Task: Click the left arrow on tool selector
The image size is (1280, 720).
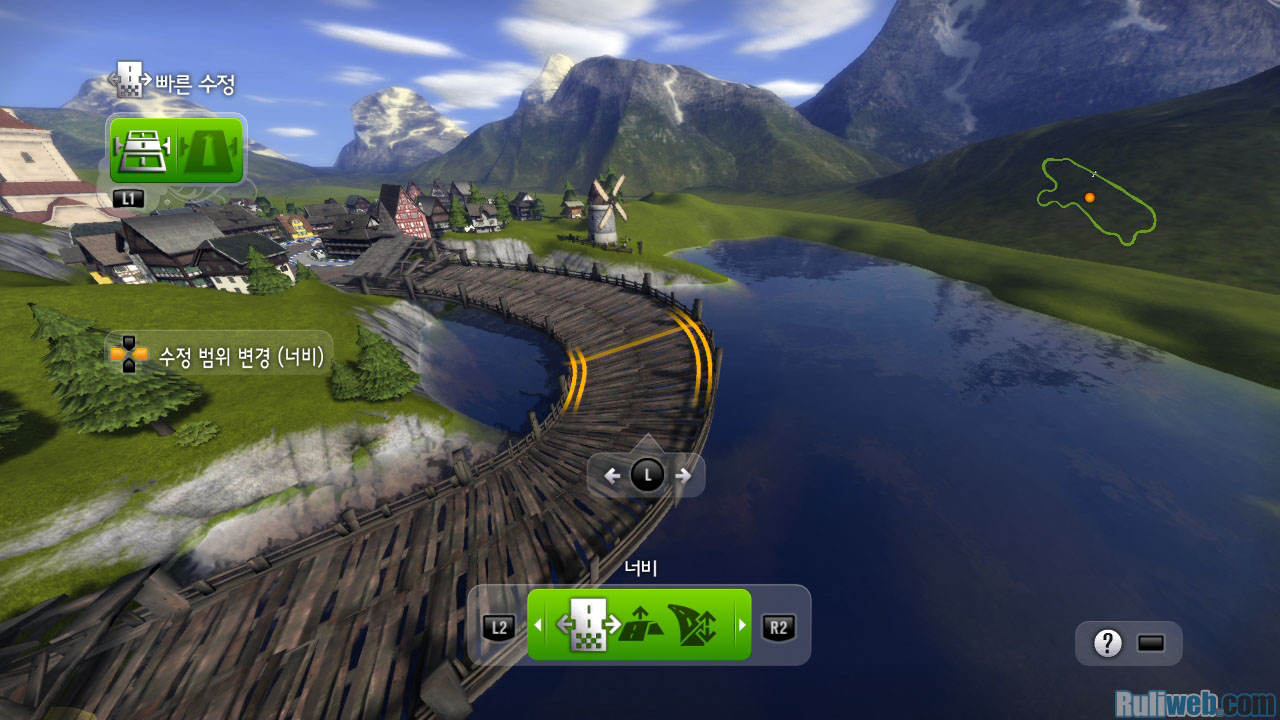Action: pyautogui.click(x=537, y=626)
